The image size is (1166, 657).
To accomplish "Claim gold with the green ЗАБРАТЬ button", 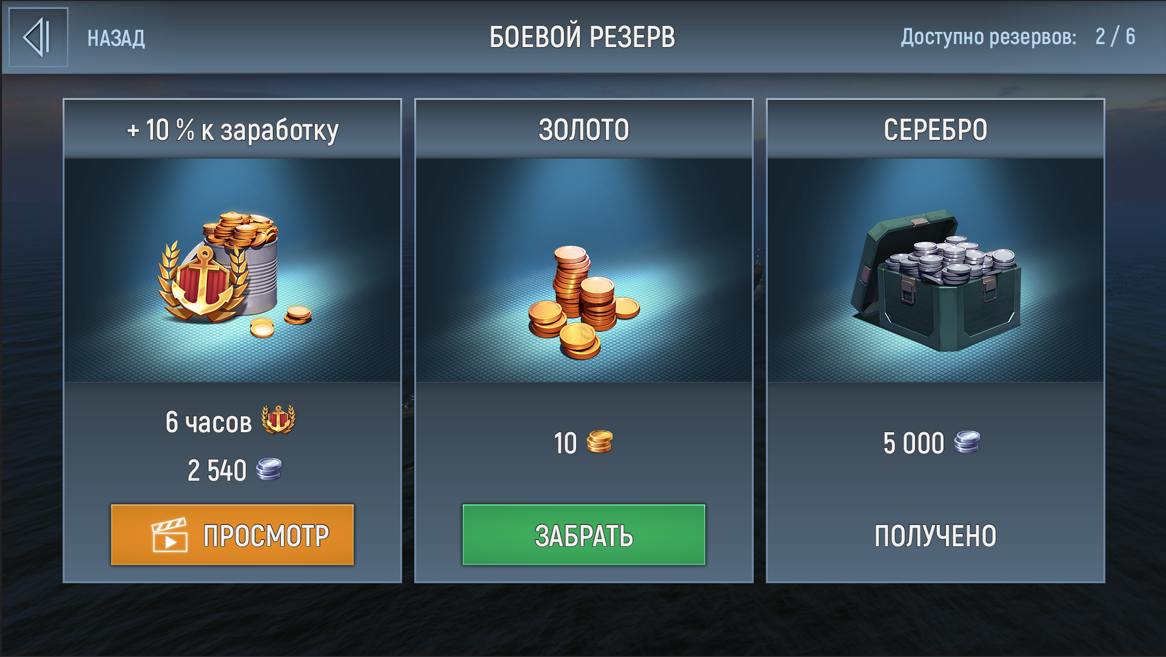I will pos(584,535).
